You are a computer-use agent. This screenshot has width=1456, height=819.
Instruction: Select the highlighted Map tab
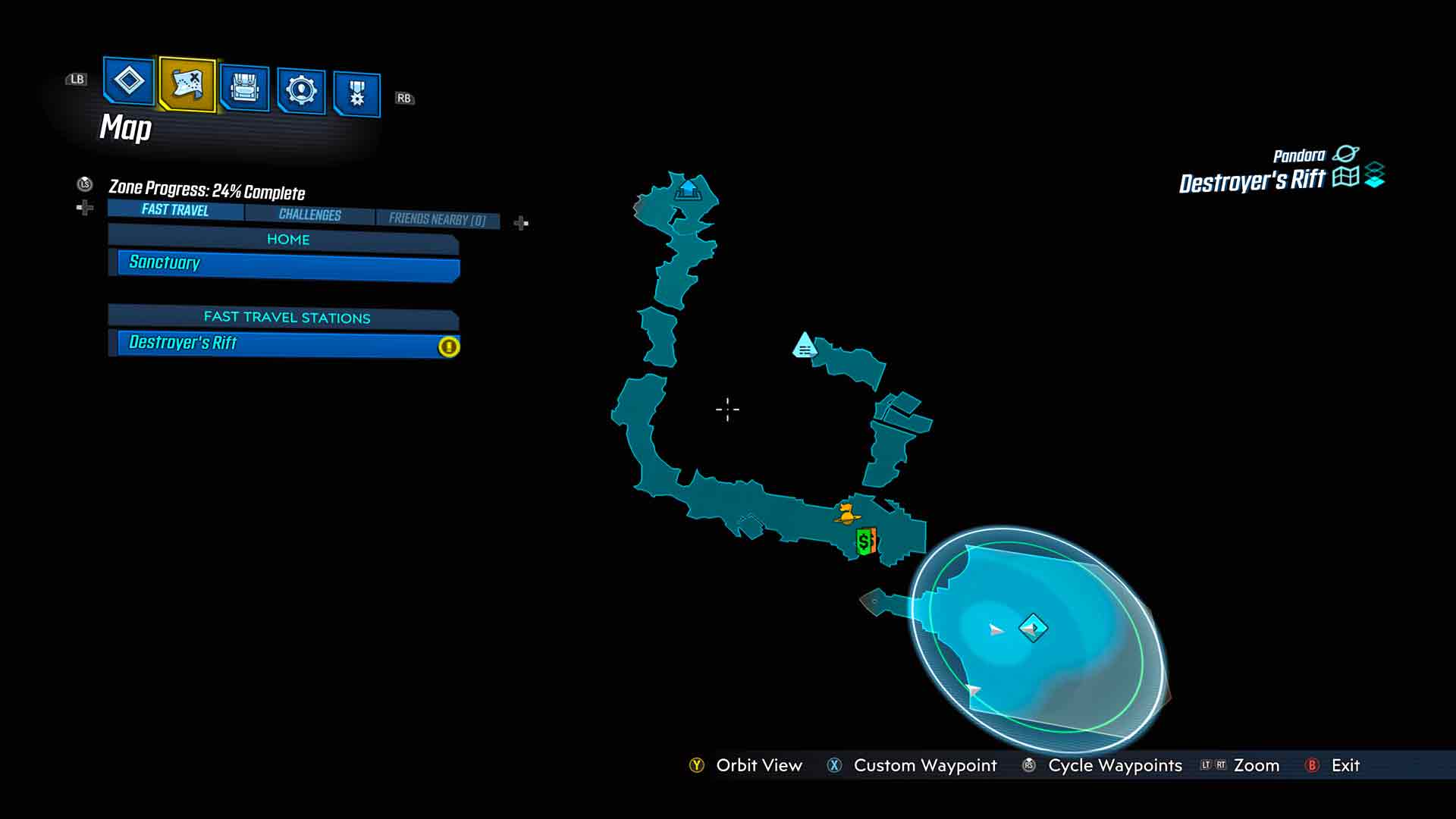(x=187, y=84)
